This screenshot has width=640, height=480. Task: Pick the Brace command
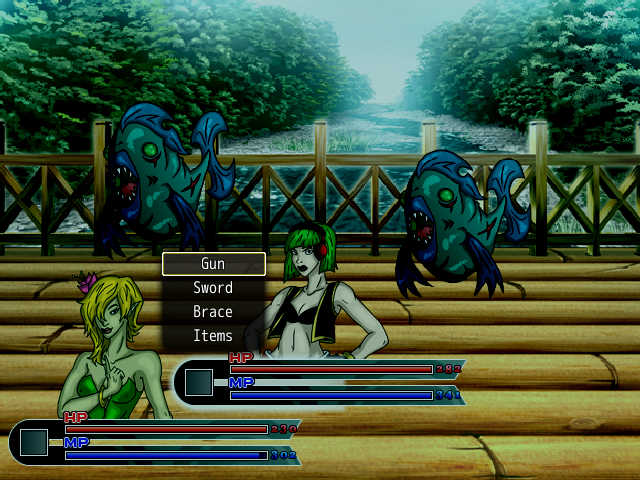[213, 312]
